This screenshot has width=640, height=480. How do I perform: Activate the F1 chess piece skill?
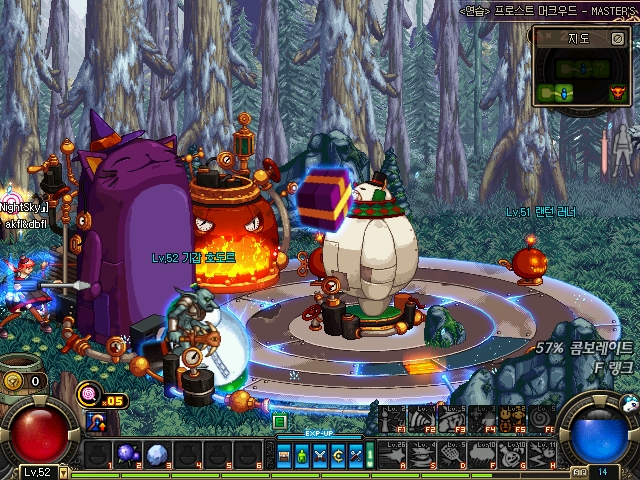point(390,418)
